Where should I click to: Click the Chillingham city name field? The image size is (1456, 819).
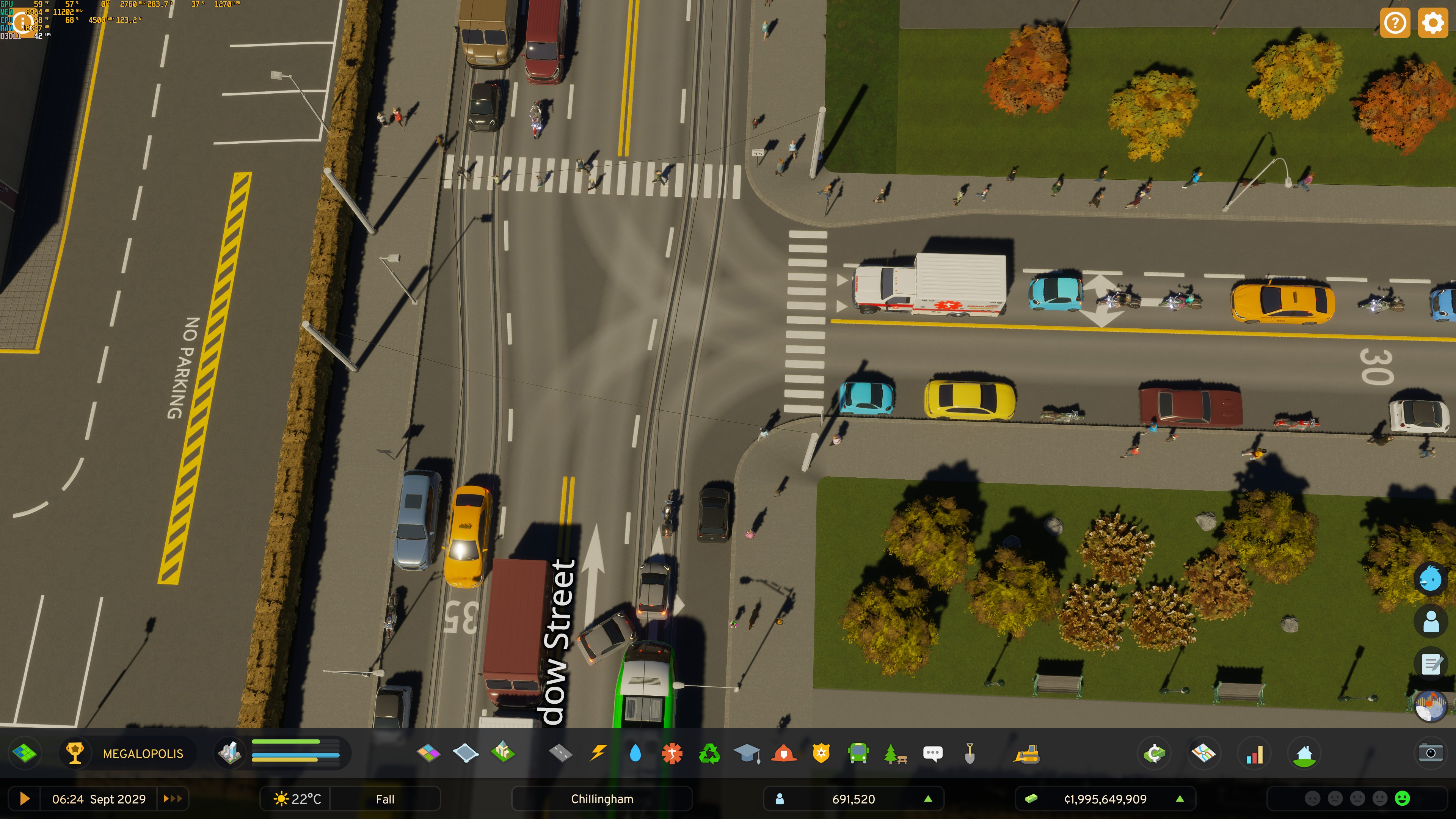(601, 799)
